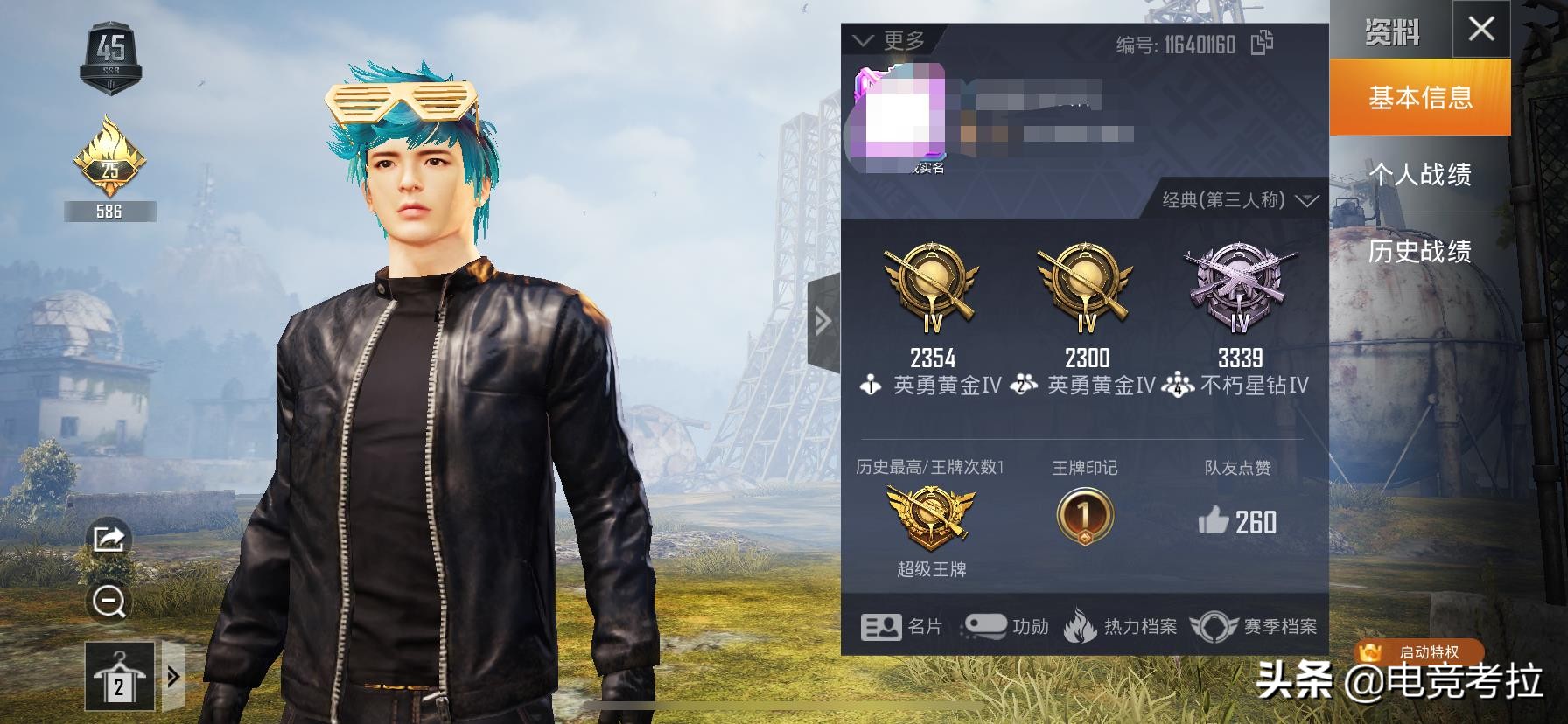Expand the arrow beside the wardrobe slot
The image size is (1568, 724).
tap(173, 676)
